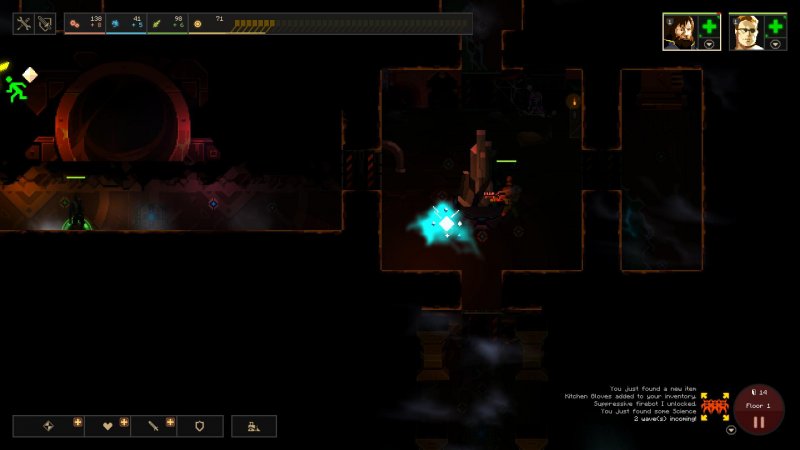Heal the dark-haired hero with green cross
Viewport: 800px width, 450px height.
pyautogui.click(x=709, y=27)
